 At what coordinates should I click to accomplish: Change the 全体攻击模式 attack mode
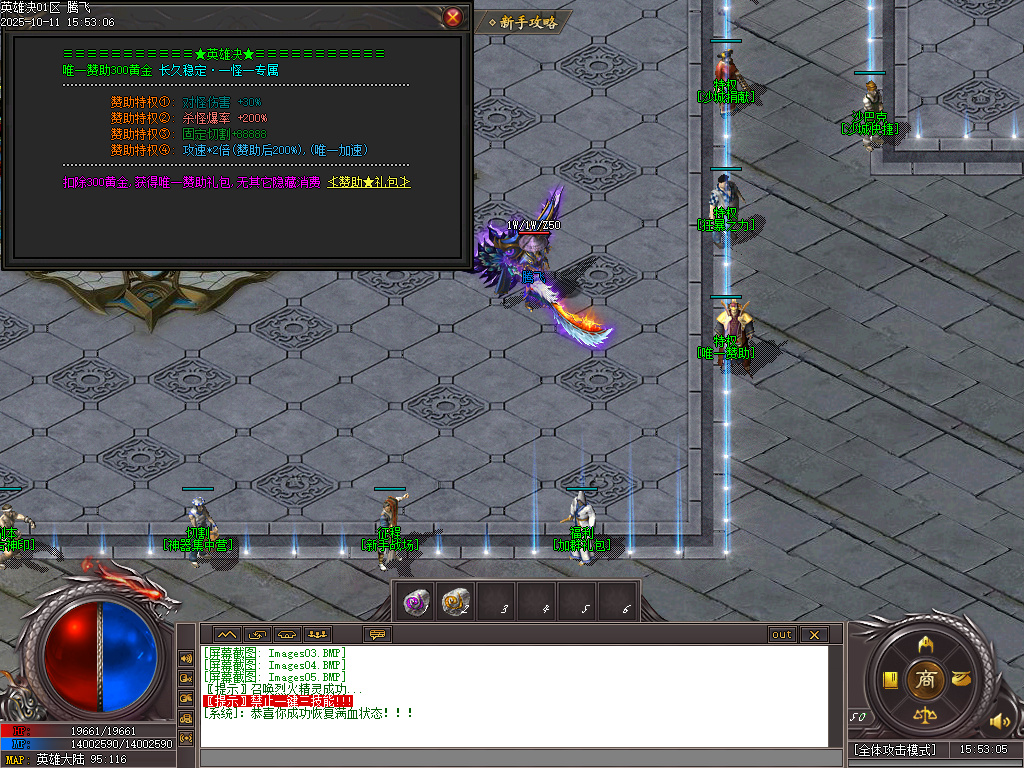click(x=896, y=749)
